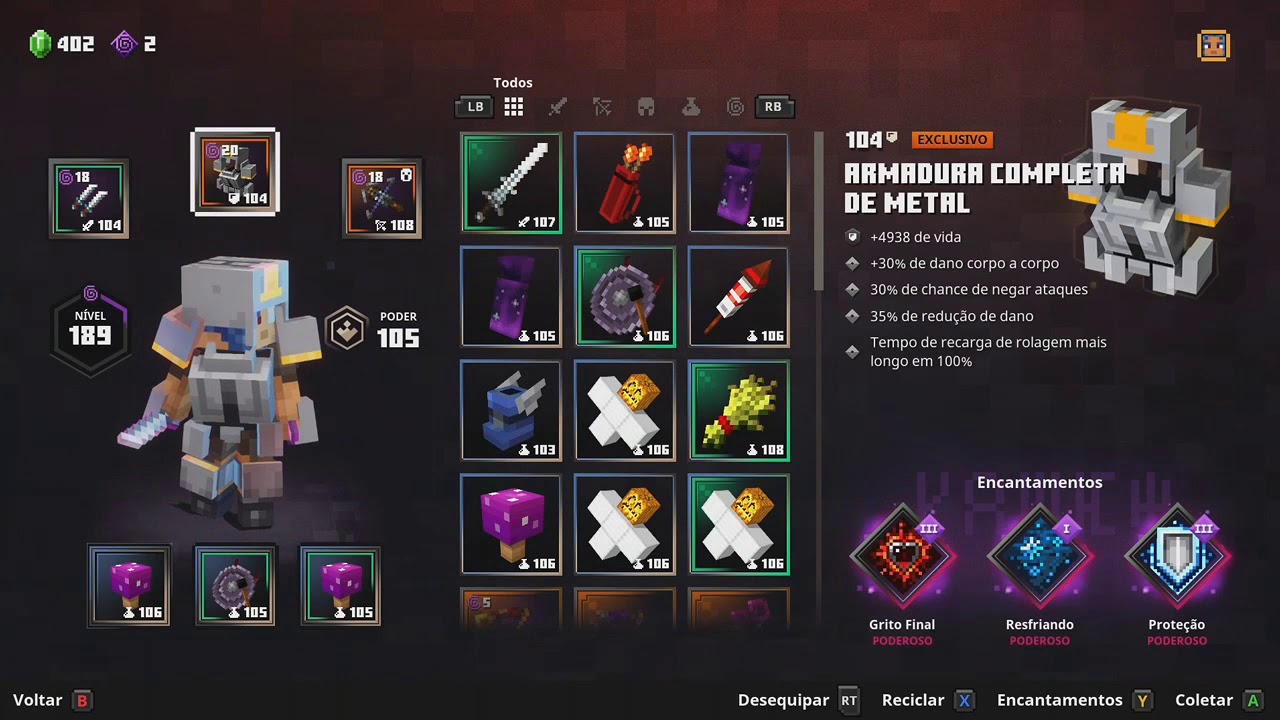Image resolution: width=1280 pixels, height=720 pixels.
Task: Cycle filters right with RB button
Action: pos(773,107)
